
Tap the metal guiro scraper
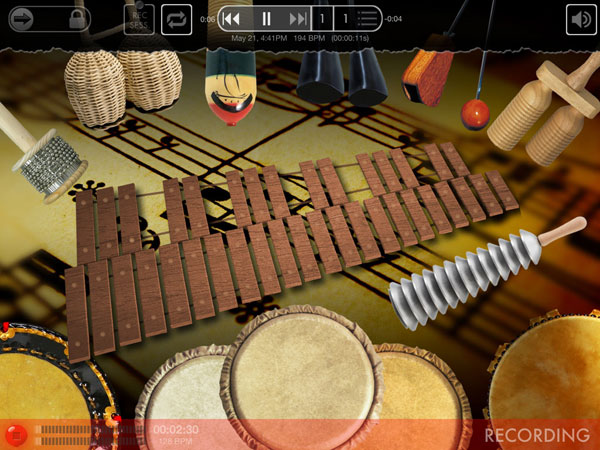coord(460,276)
